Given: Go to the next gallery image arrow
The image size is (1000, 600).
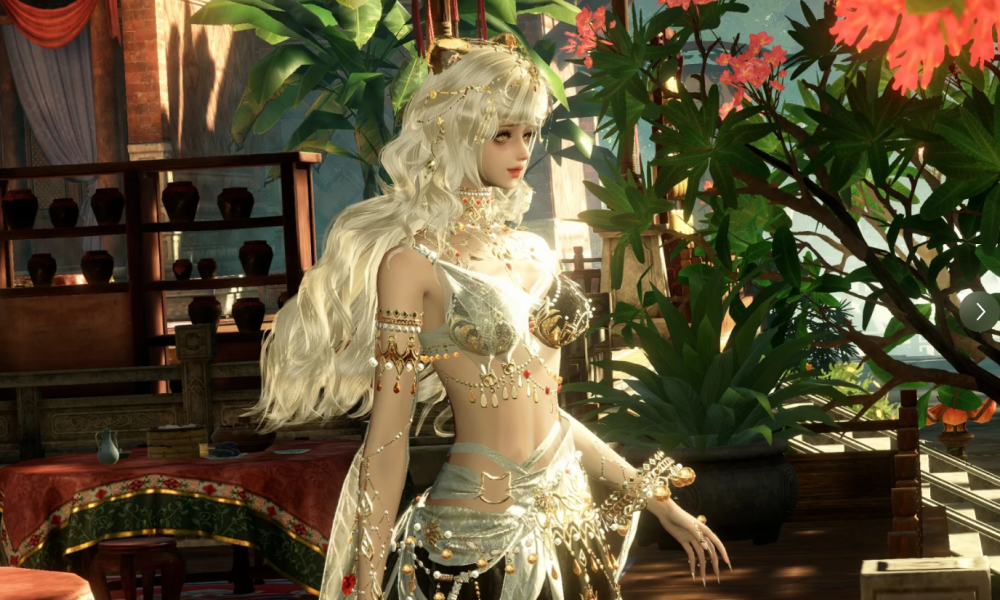Looking at the screenshot, I should (979, 311).
